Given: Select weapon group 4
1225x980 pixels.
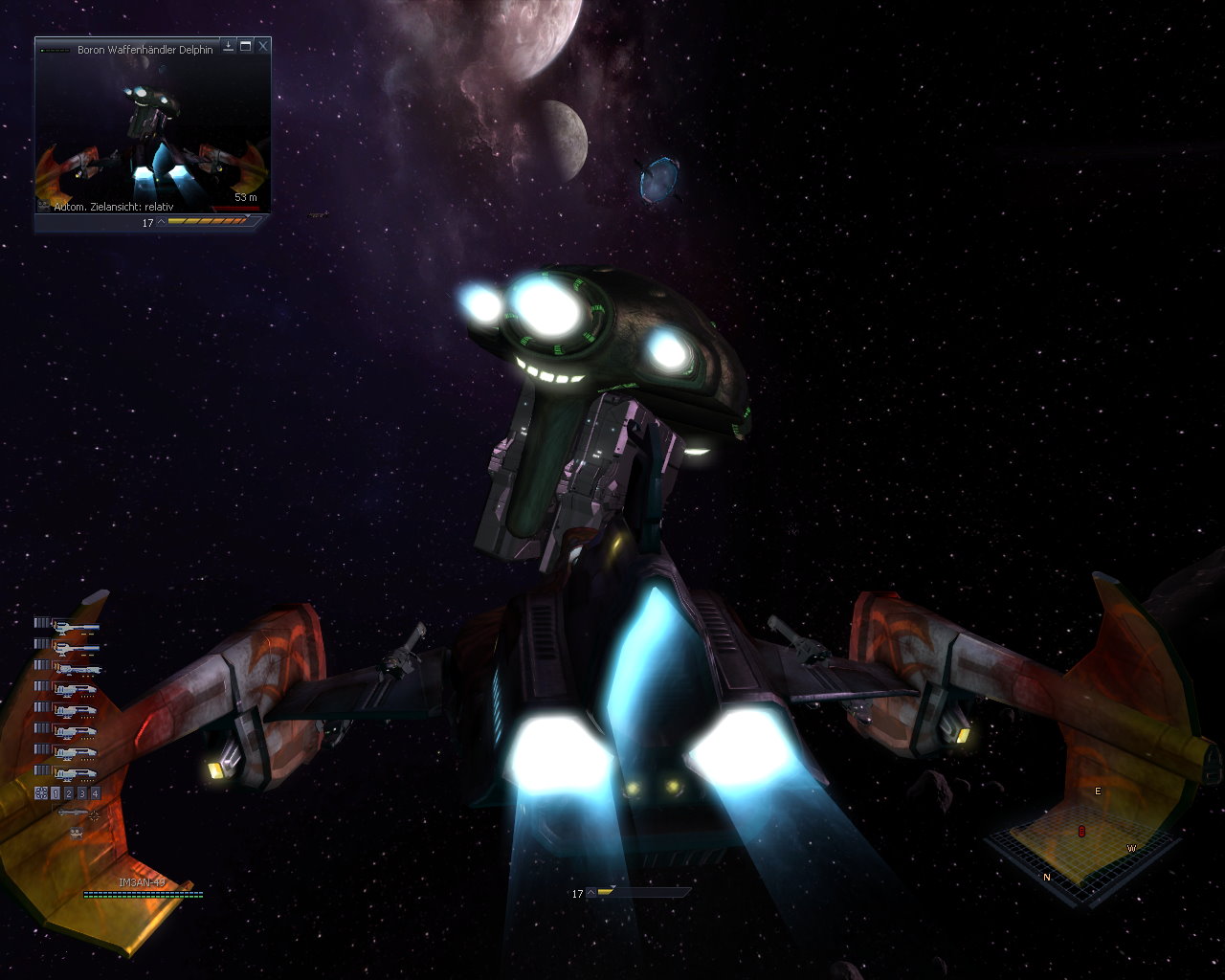Looking at the screenshot, I should (x=95, y=793).
